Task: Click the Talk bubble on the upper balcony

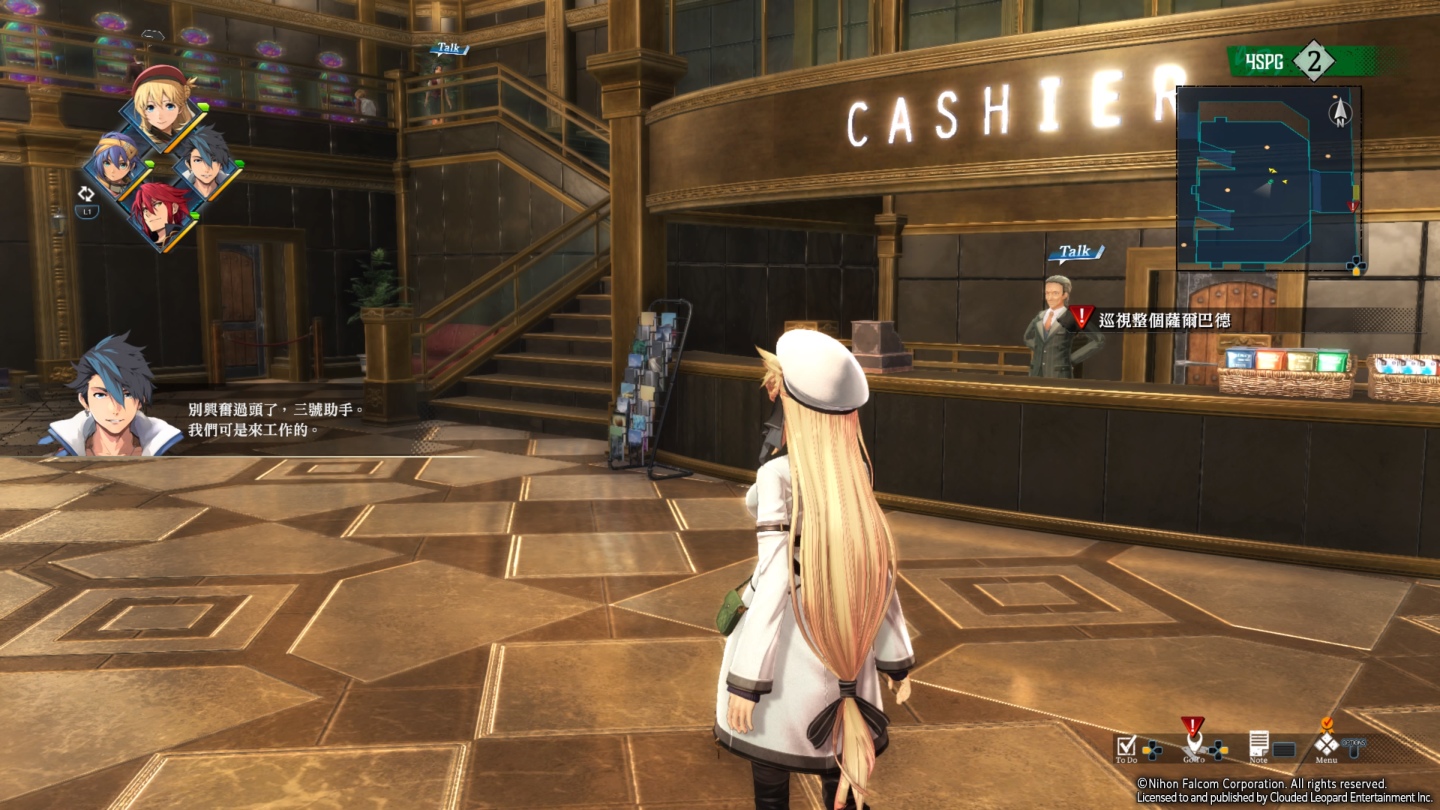Action: 450,48
